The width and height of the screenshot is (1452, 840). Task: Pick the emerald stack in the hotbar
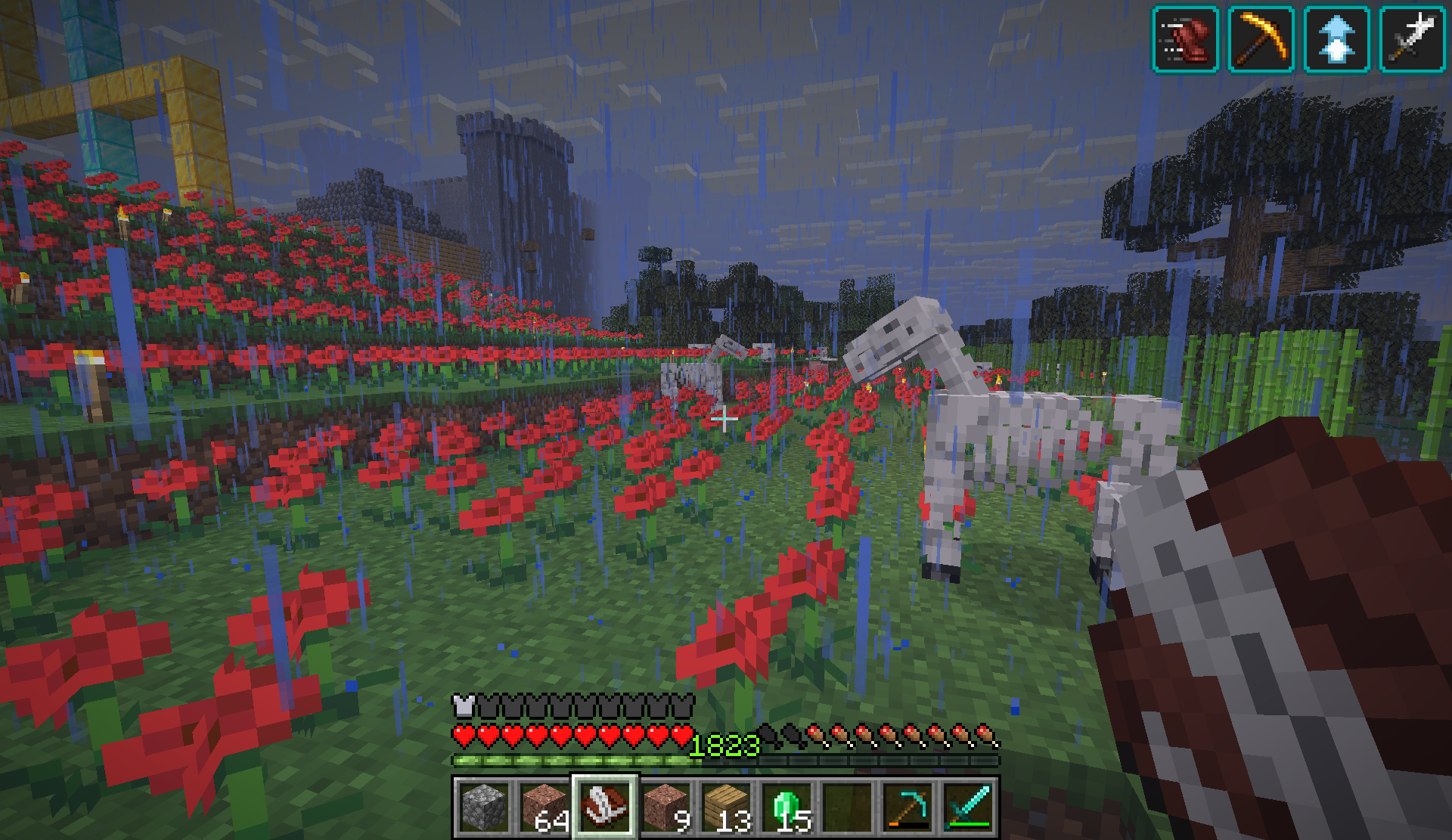[x=786, y=807]
